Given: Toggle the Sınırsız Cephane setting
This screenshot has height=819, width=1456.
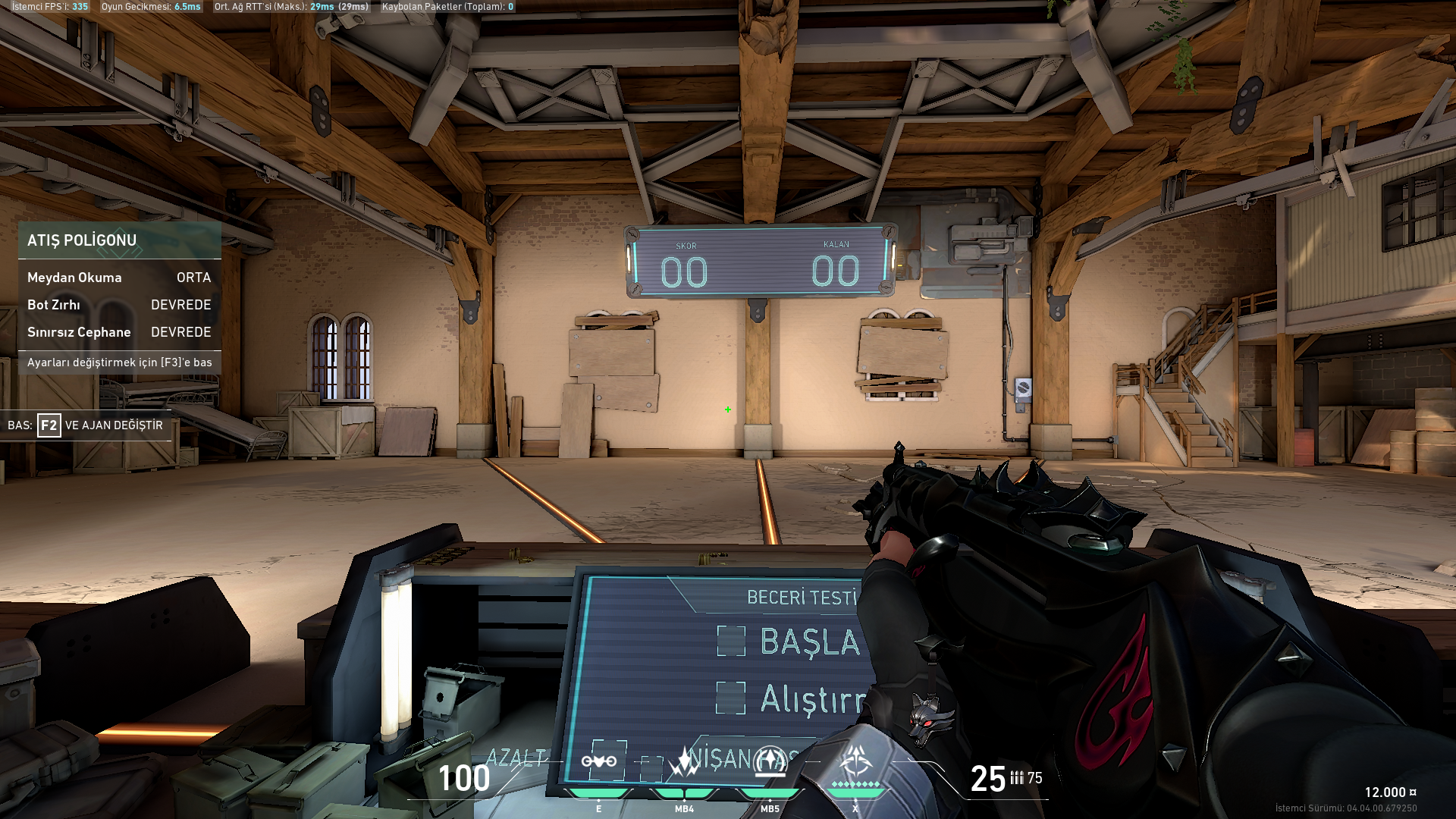Looking at the screenshot, I should 119,332.
